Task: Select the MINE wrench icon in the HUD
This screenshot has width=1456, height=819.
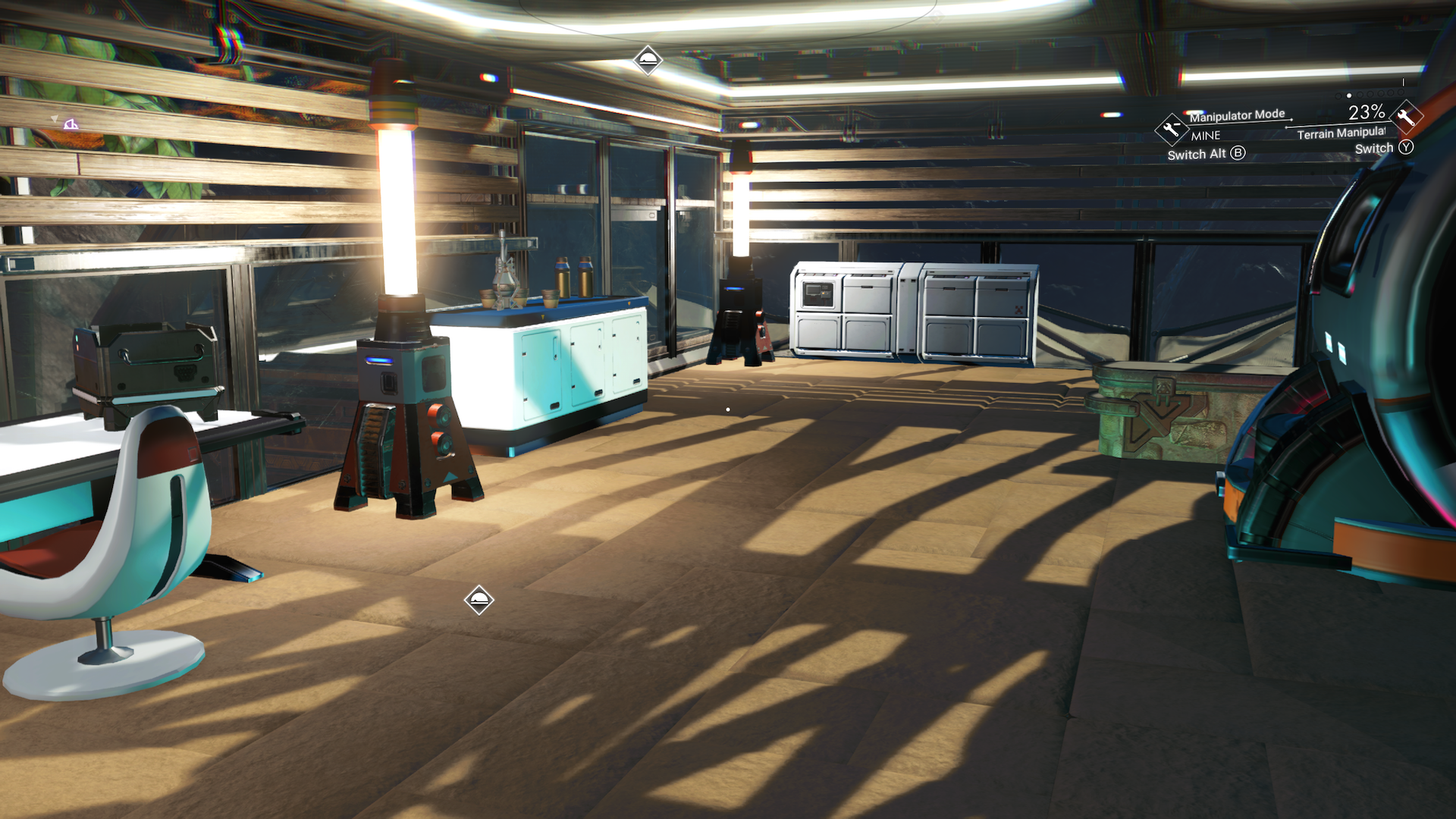Action: click(x=1172, y=129)
